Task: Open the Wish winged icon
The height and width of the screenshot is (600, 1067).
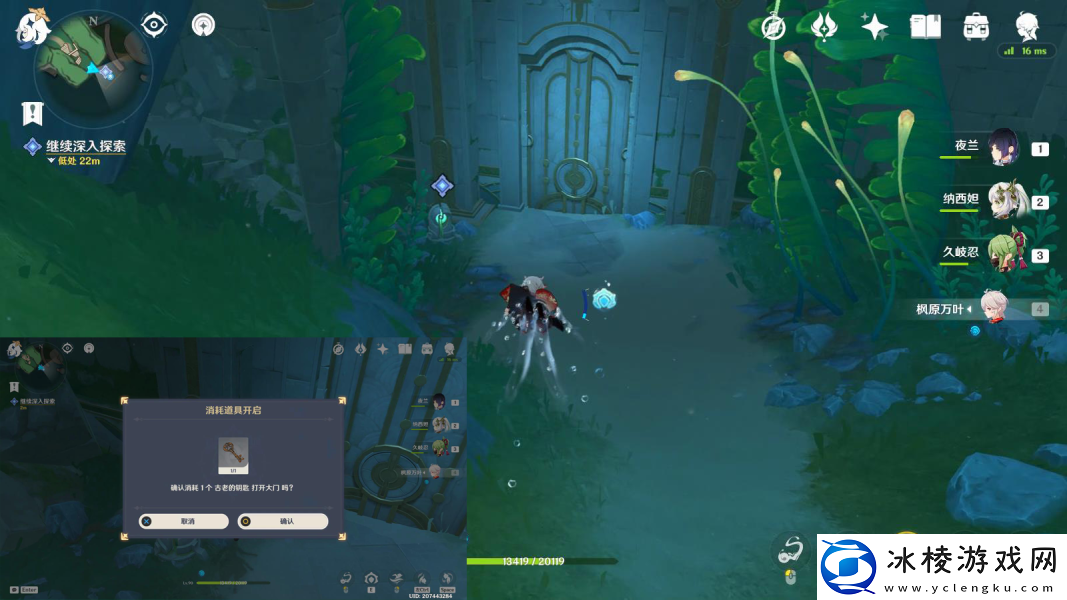Action: [823, 26]
